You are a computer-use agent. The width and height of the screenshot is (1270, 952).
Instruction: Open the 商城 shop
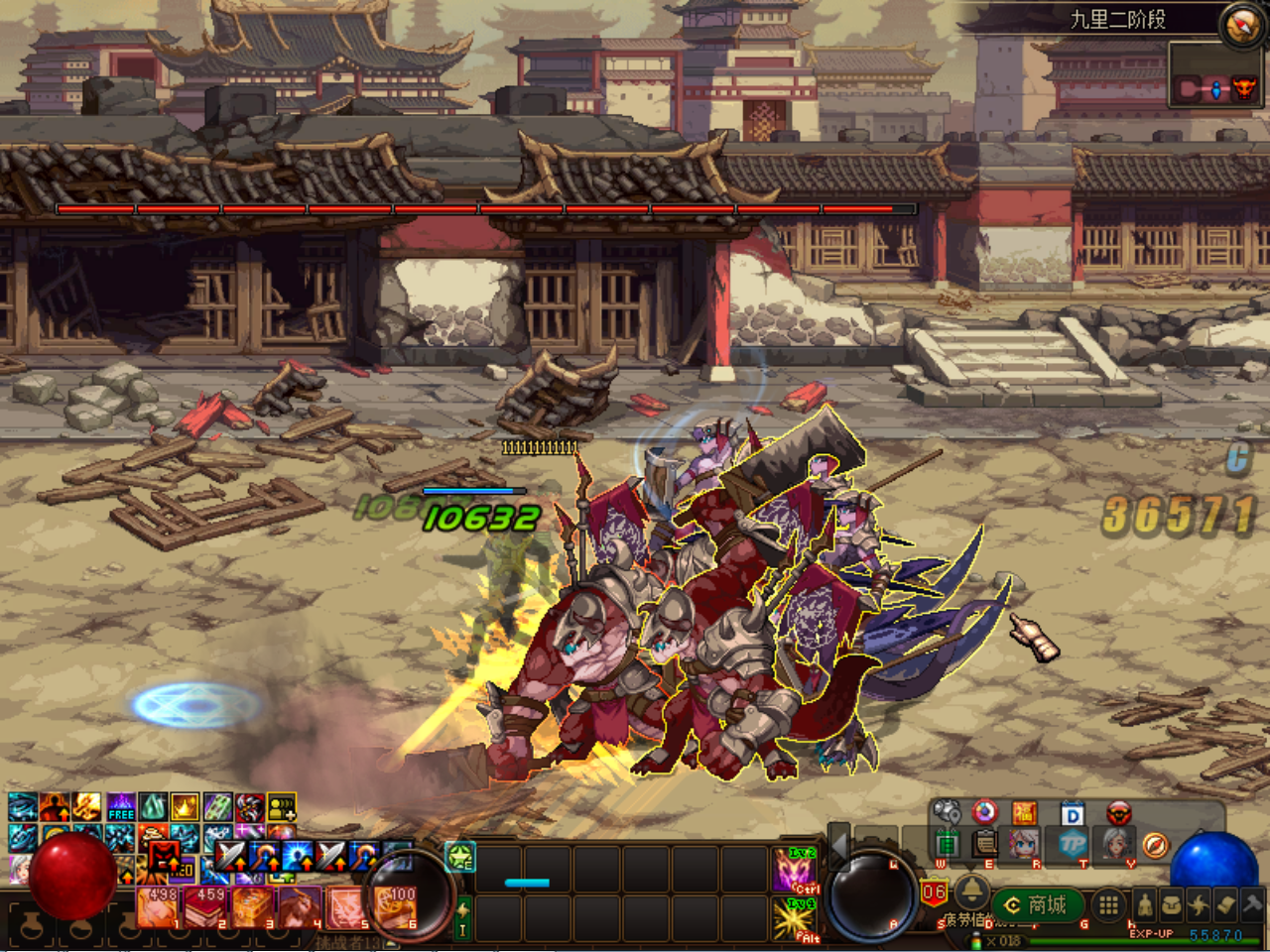[1038, 904]
